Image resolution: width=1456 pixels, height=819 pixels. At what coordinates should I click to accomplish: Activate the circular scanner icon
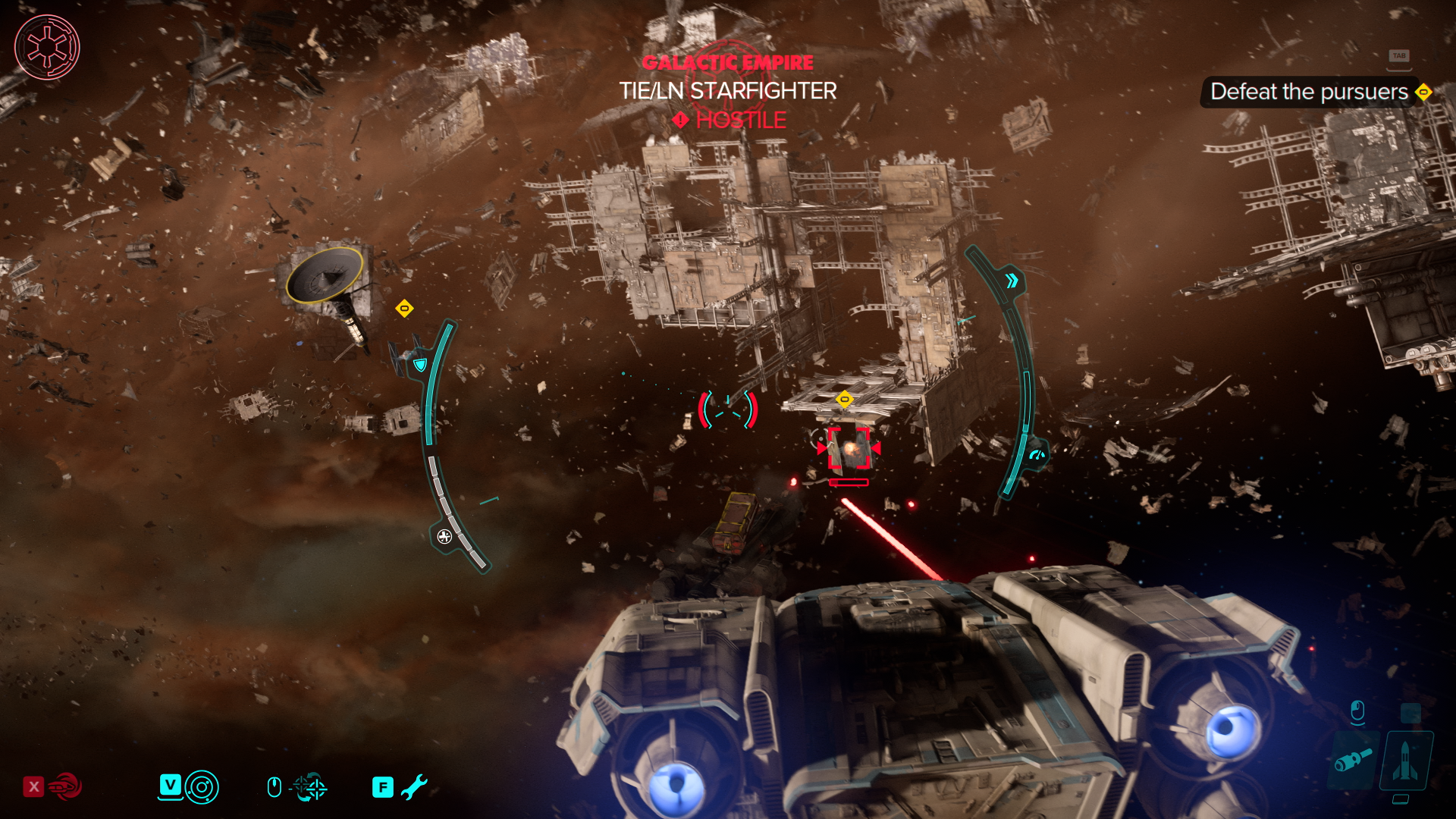[202, 787]
